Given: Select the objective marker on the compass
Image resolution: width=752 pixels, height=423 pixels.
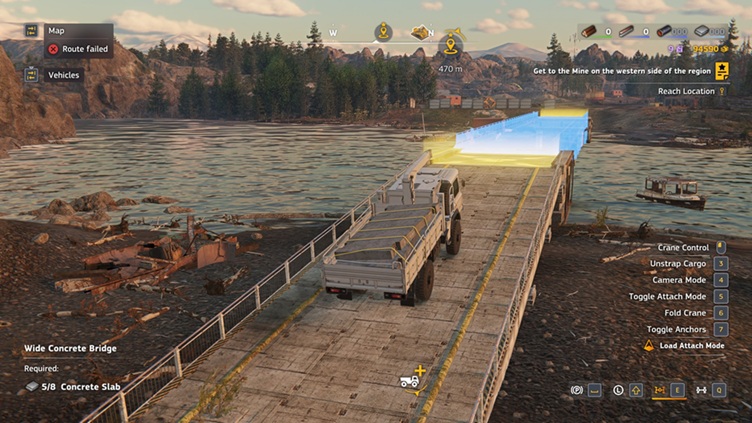Looking at the screenshot, I should tap(450, 45).
